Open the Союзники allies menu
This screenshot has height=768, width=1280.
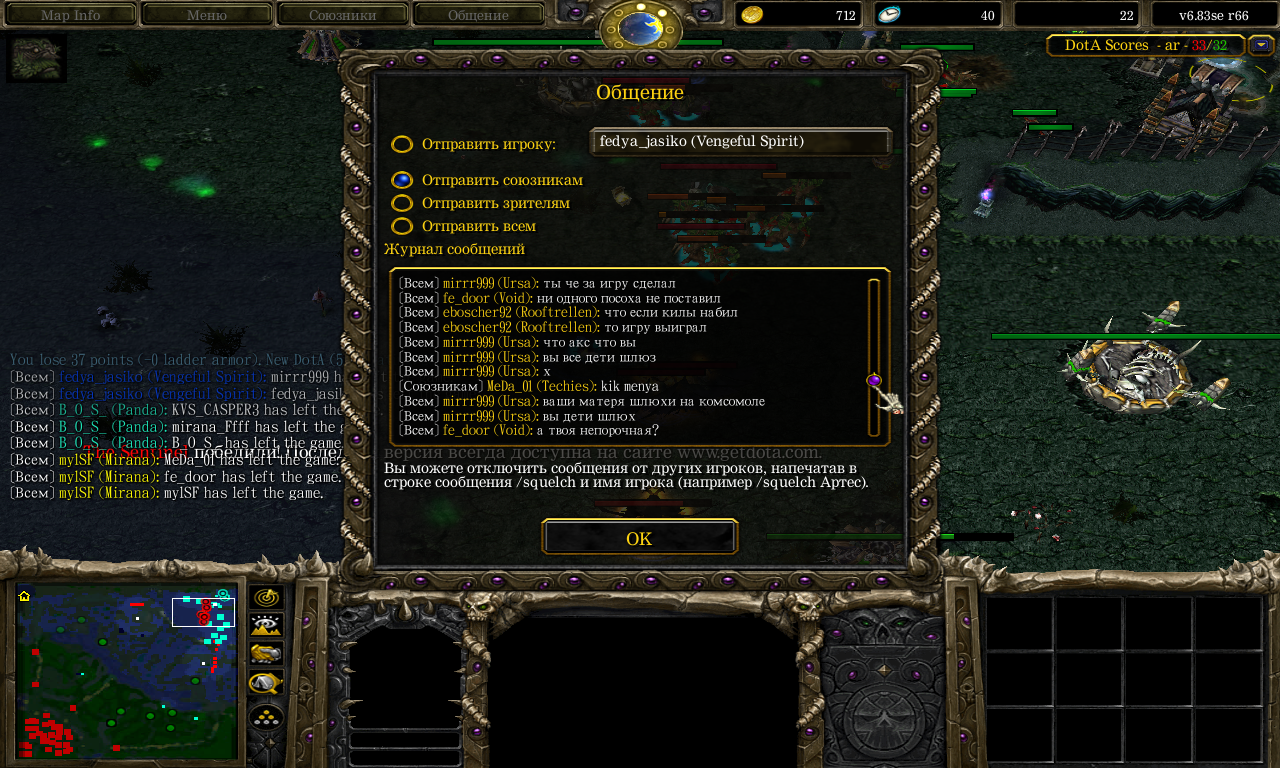point(342,15)
